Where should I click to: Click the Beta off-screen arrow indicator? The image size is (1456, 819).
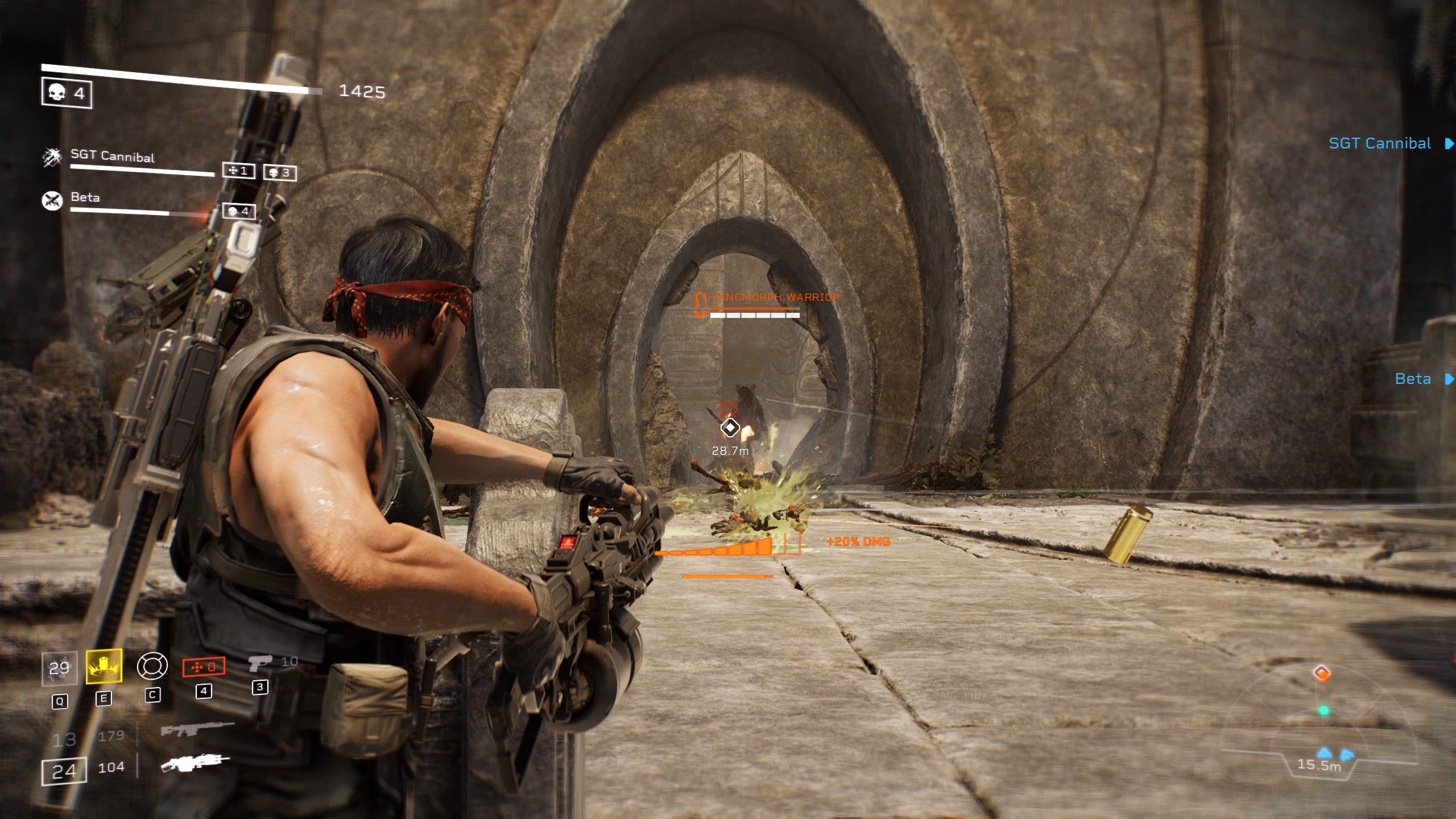click(1449, 379)
